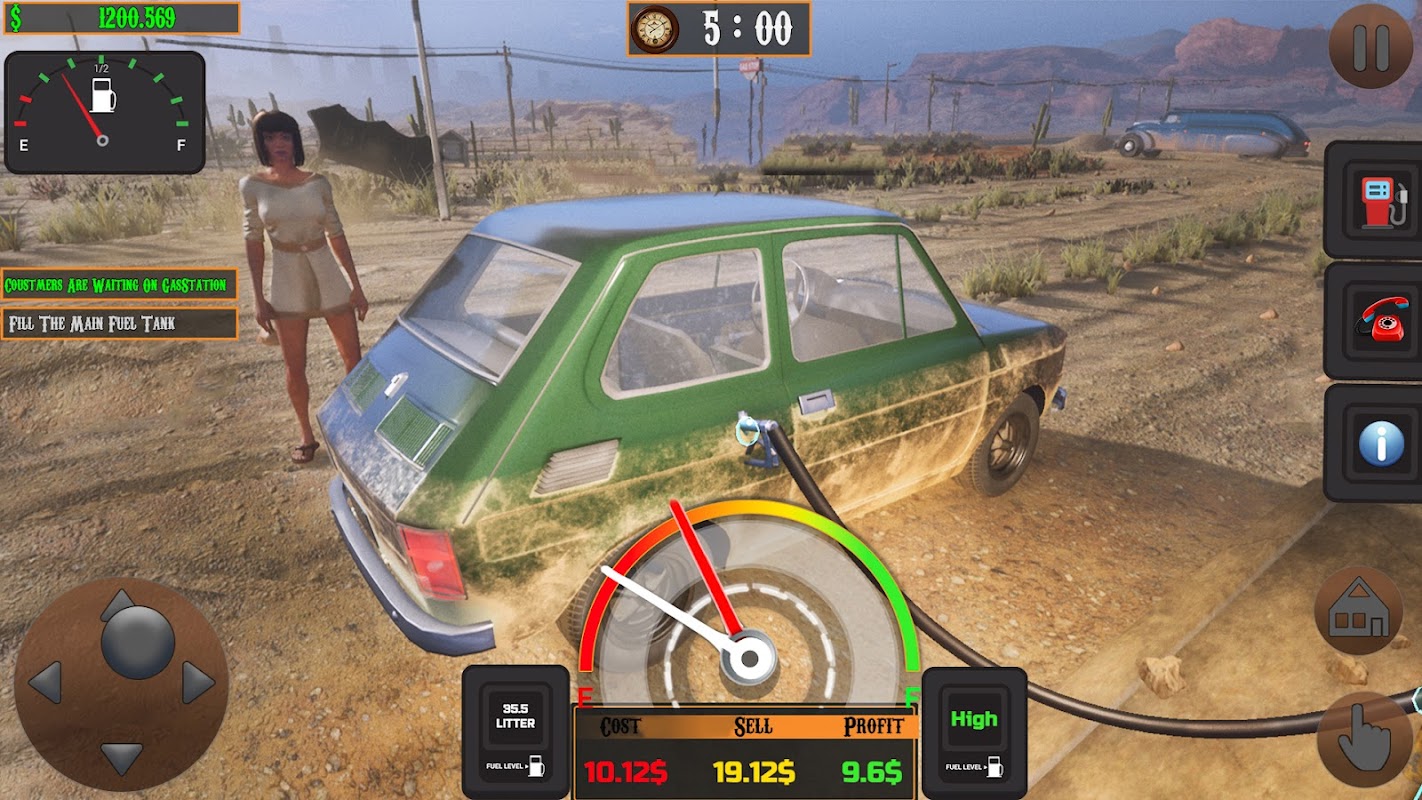Move backward with joystick down arrow
The width and height of the screenshot is (1422, 800).
[x=121, y=757]
